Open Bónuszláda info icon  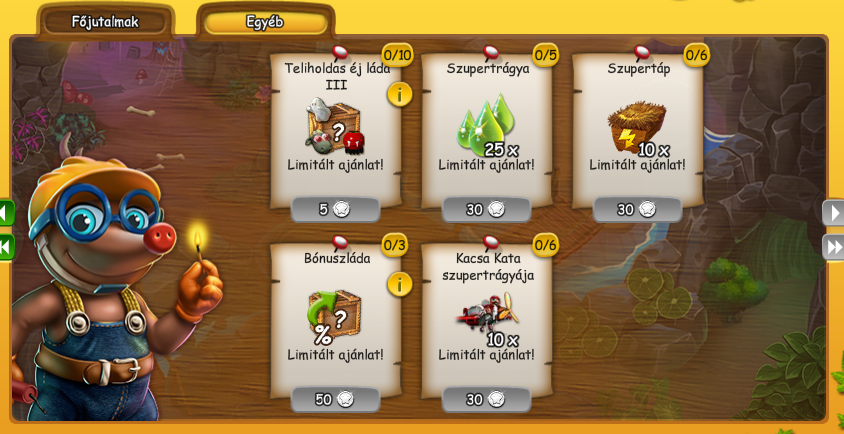[400, 284]
